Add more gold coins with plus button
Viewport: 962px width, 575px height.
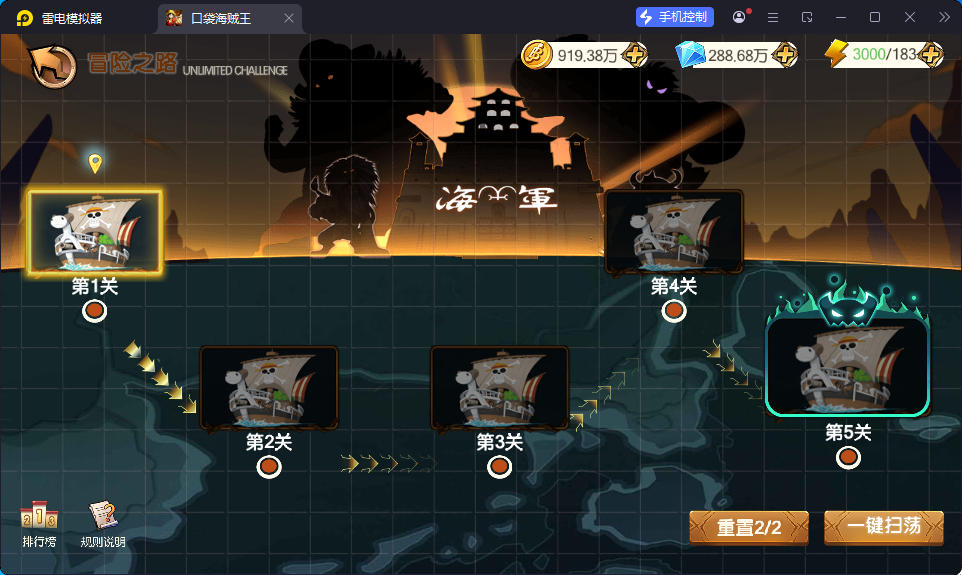633,55
